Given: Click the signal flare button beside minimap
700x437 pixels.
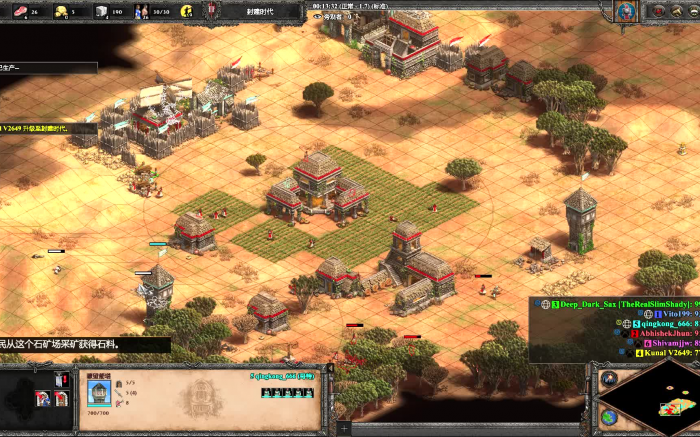Looking at the screenshot, I should pos(608,379).
